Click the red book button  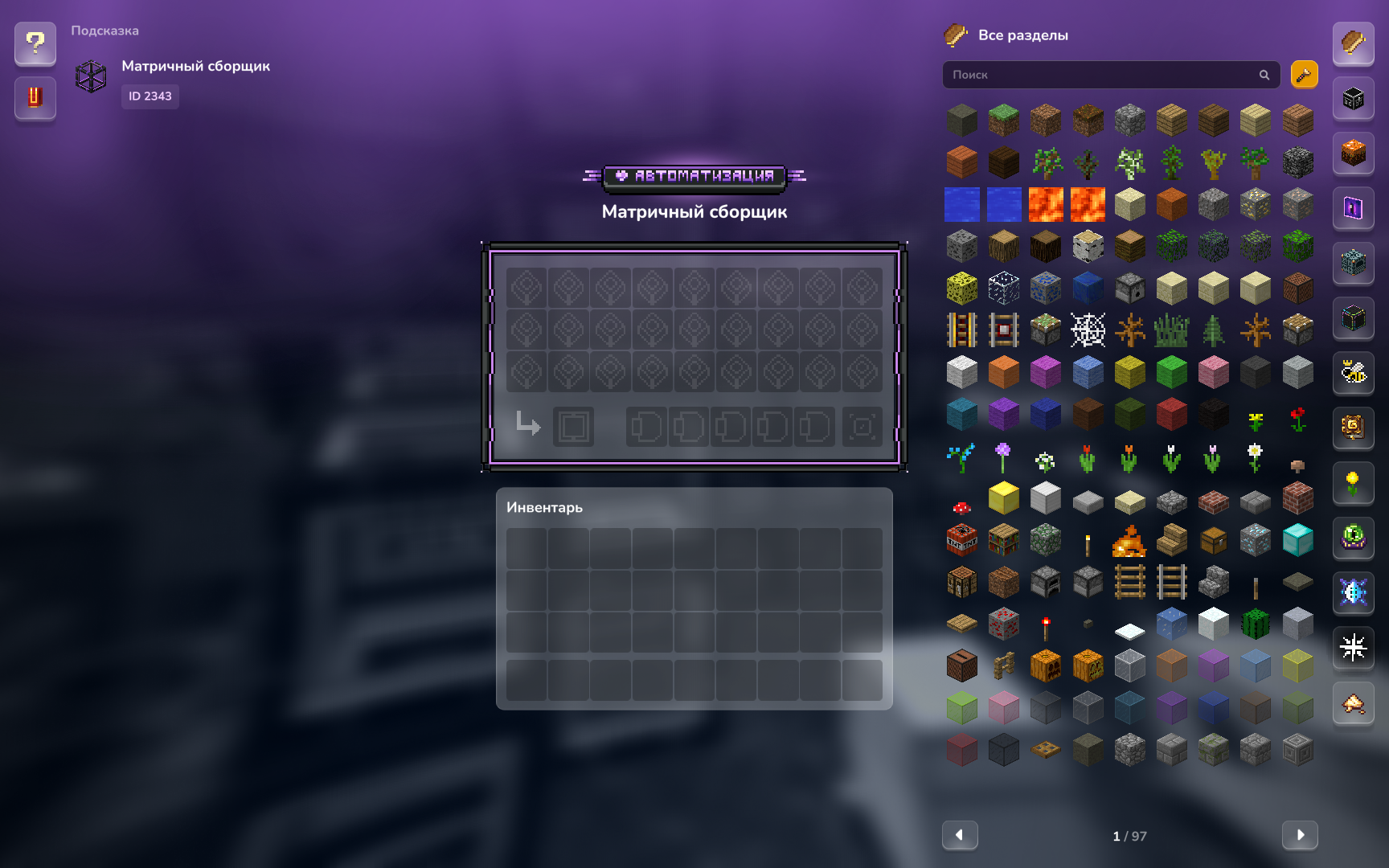tap(35, 97)
